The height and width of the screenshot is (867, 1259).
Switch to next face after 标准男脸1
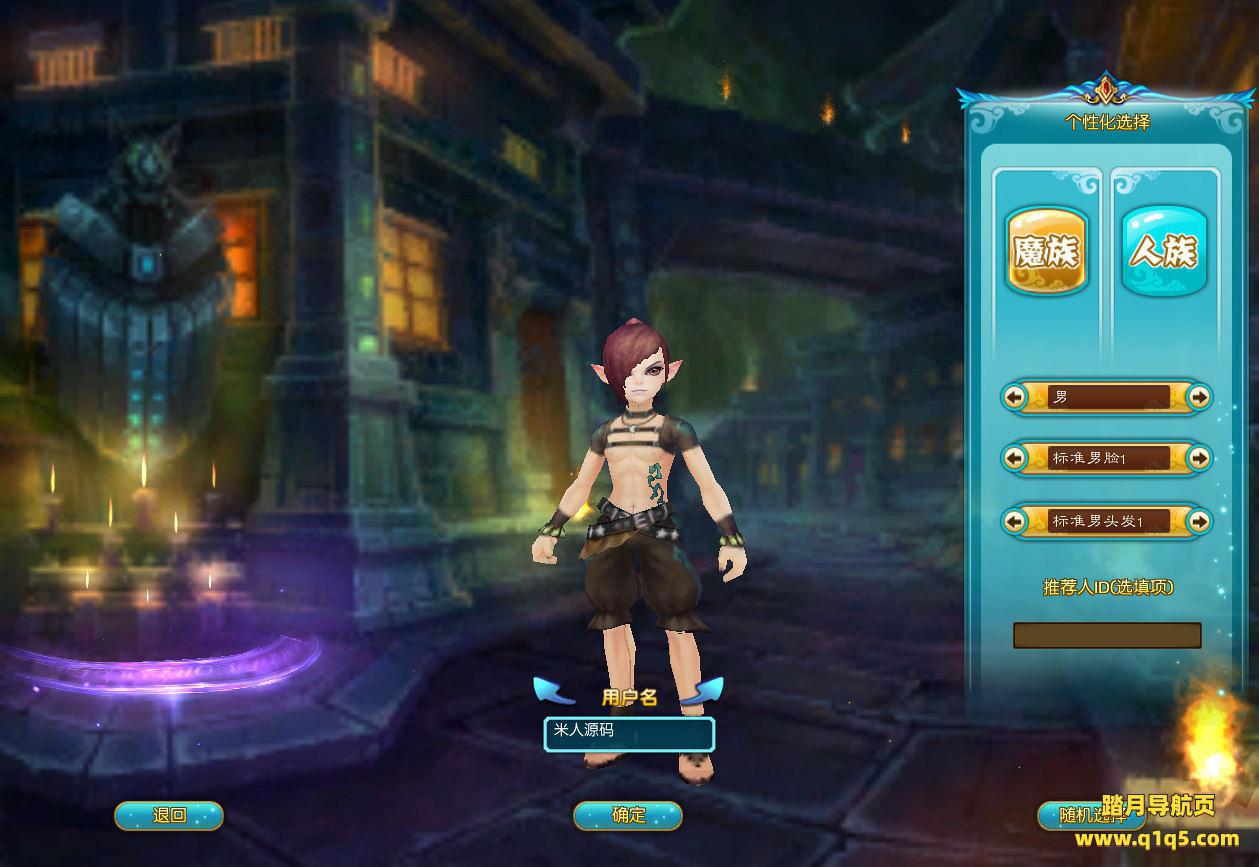point(1199,458)
